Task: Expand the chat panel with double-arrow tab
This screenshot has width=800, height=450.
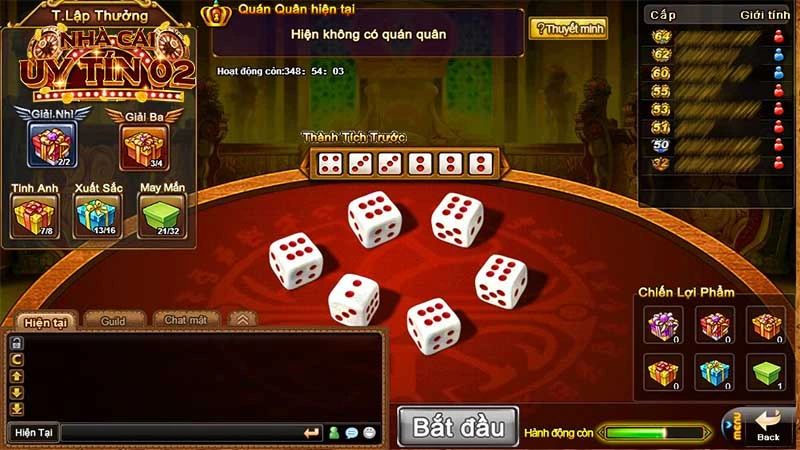Action: point(241,319)
